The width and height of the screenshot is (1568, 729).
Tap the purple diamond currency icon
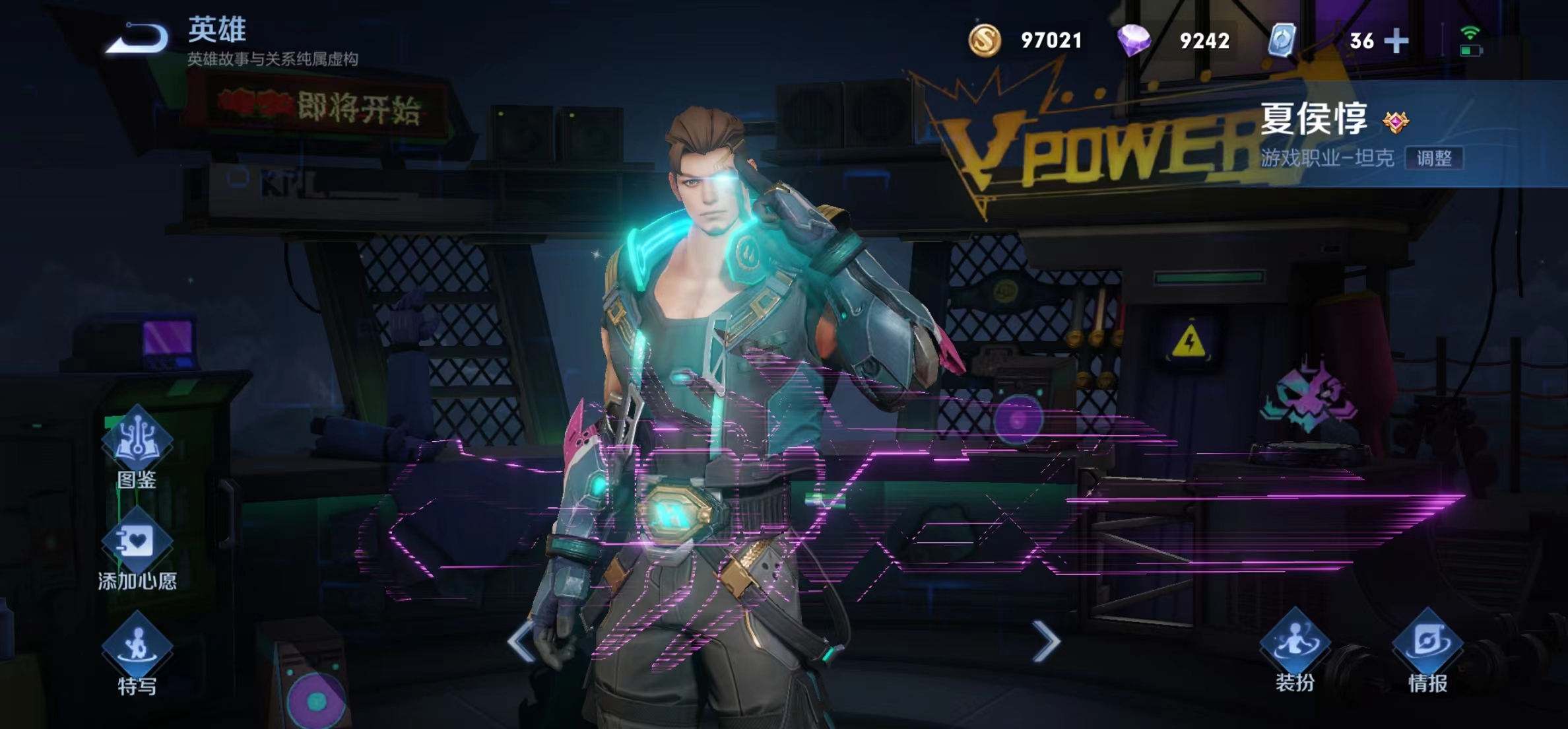click(1134, 40)
